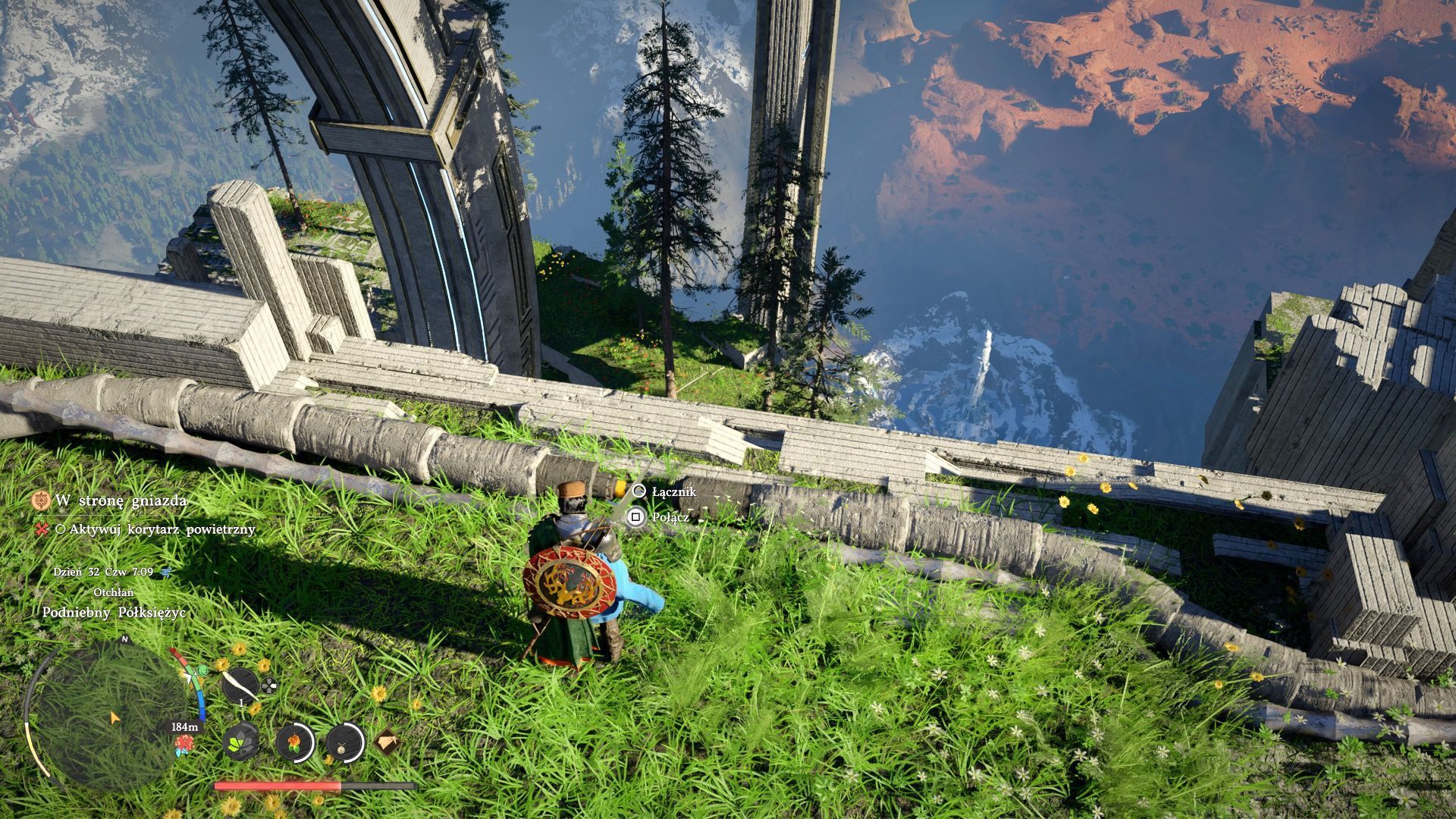Use the orange flower item slot
The image size is (1456, 819).
click(x=293, y=741)
